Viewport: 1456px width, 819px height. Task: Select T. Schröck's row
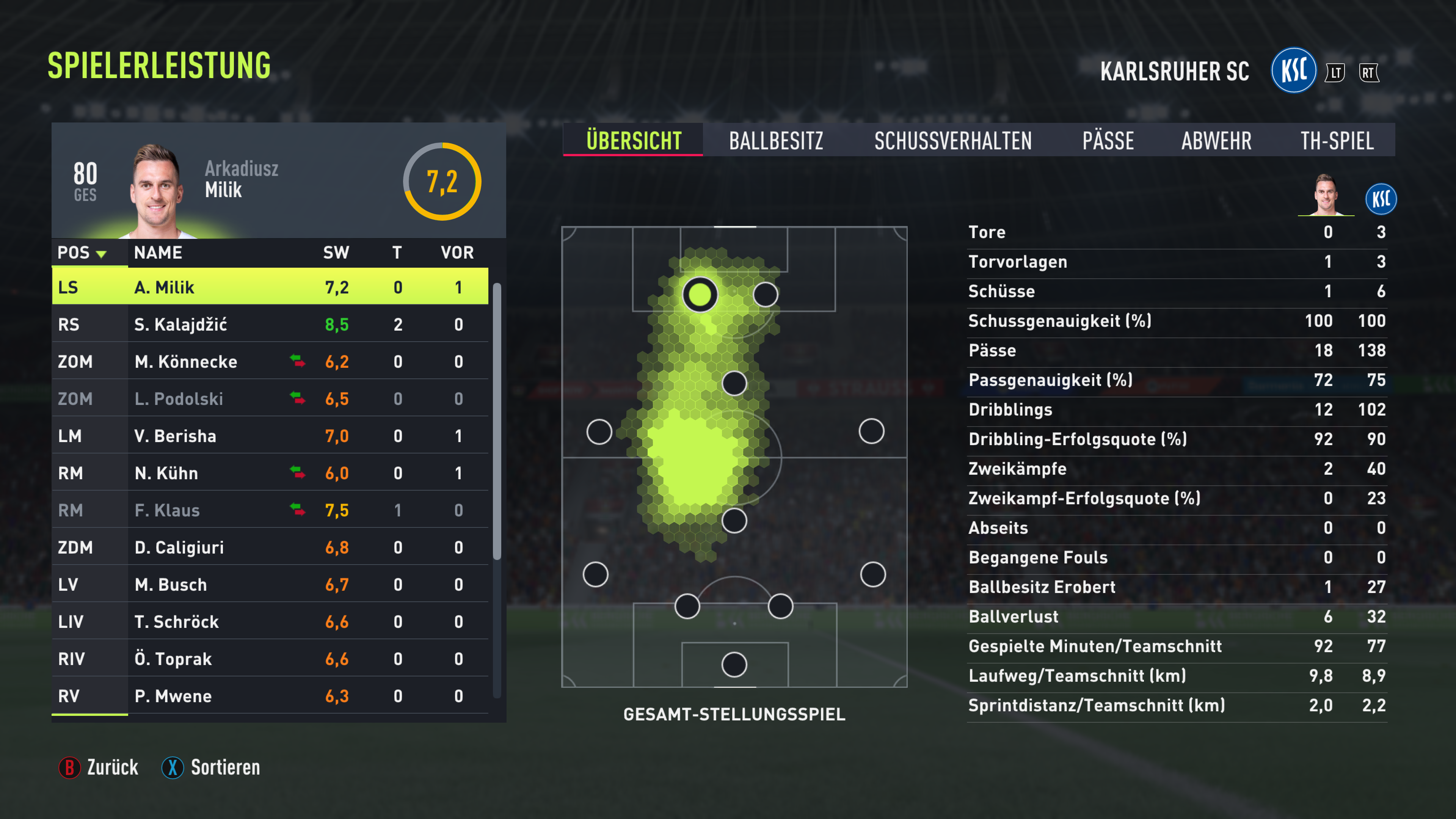(x=270, y=622)
